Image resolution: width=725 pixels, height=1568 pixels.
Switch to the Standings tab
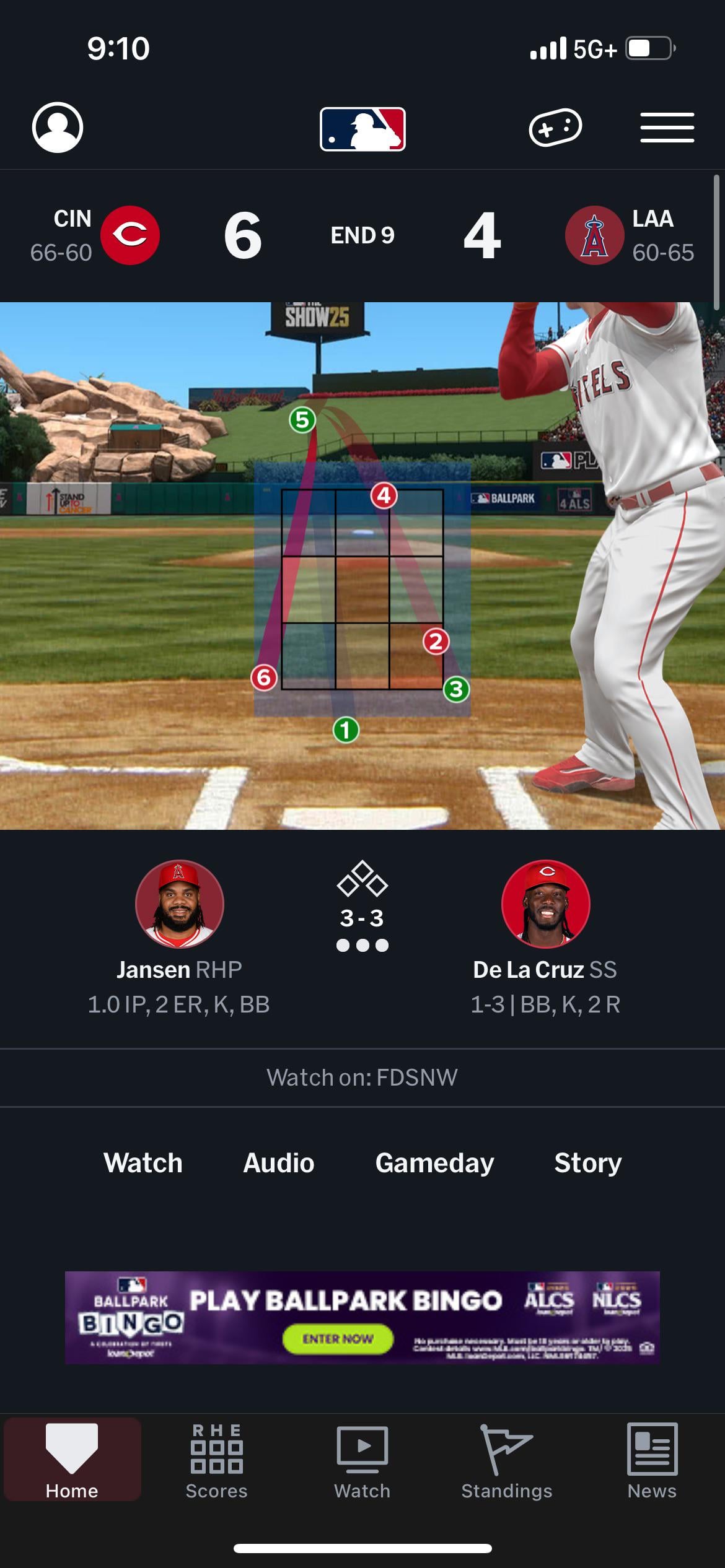(506, 1461)
